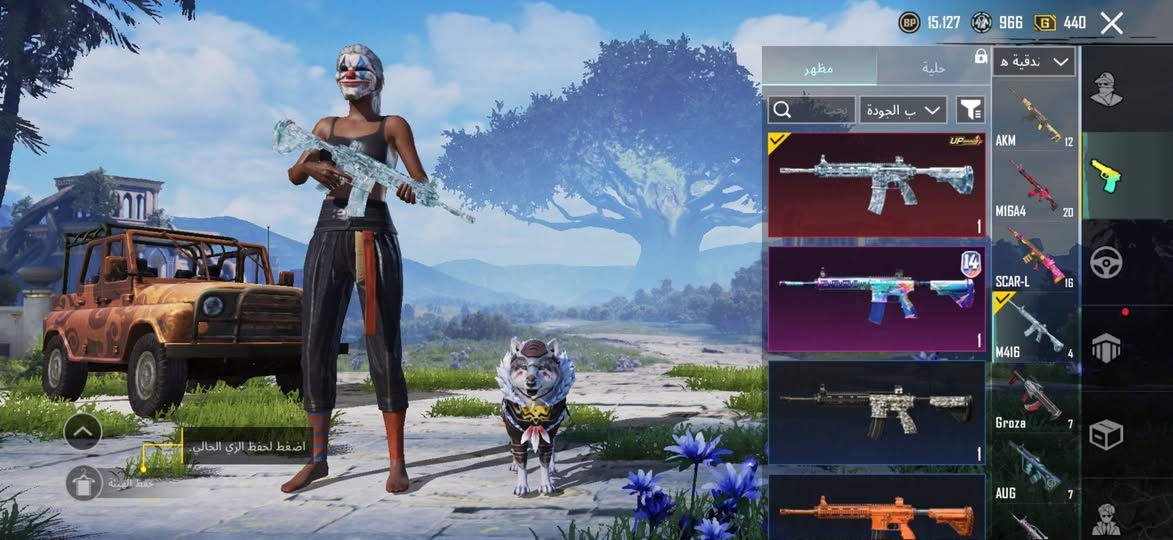Viewport: 1173px width, 540px height.
Task: Choose AUG from the weapon list
Action: (1034, 470)
